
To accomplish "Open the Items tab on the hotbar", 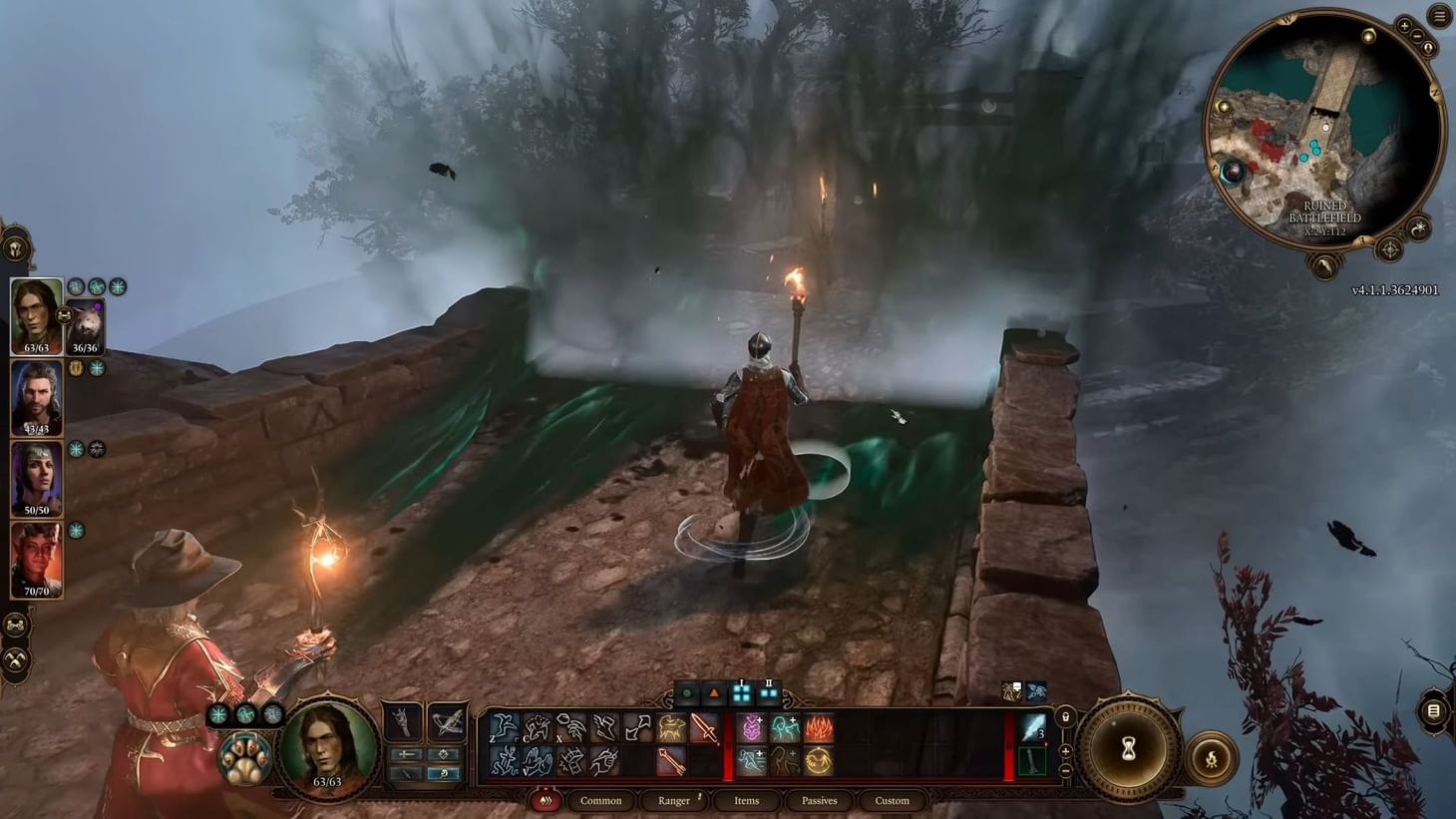I will [746, 800].
